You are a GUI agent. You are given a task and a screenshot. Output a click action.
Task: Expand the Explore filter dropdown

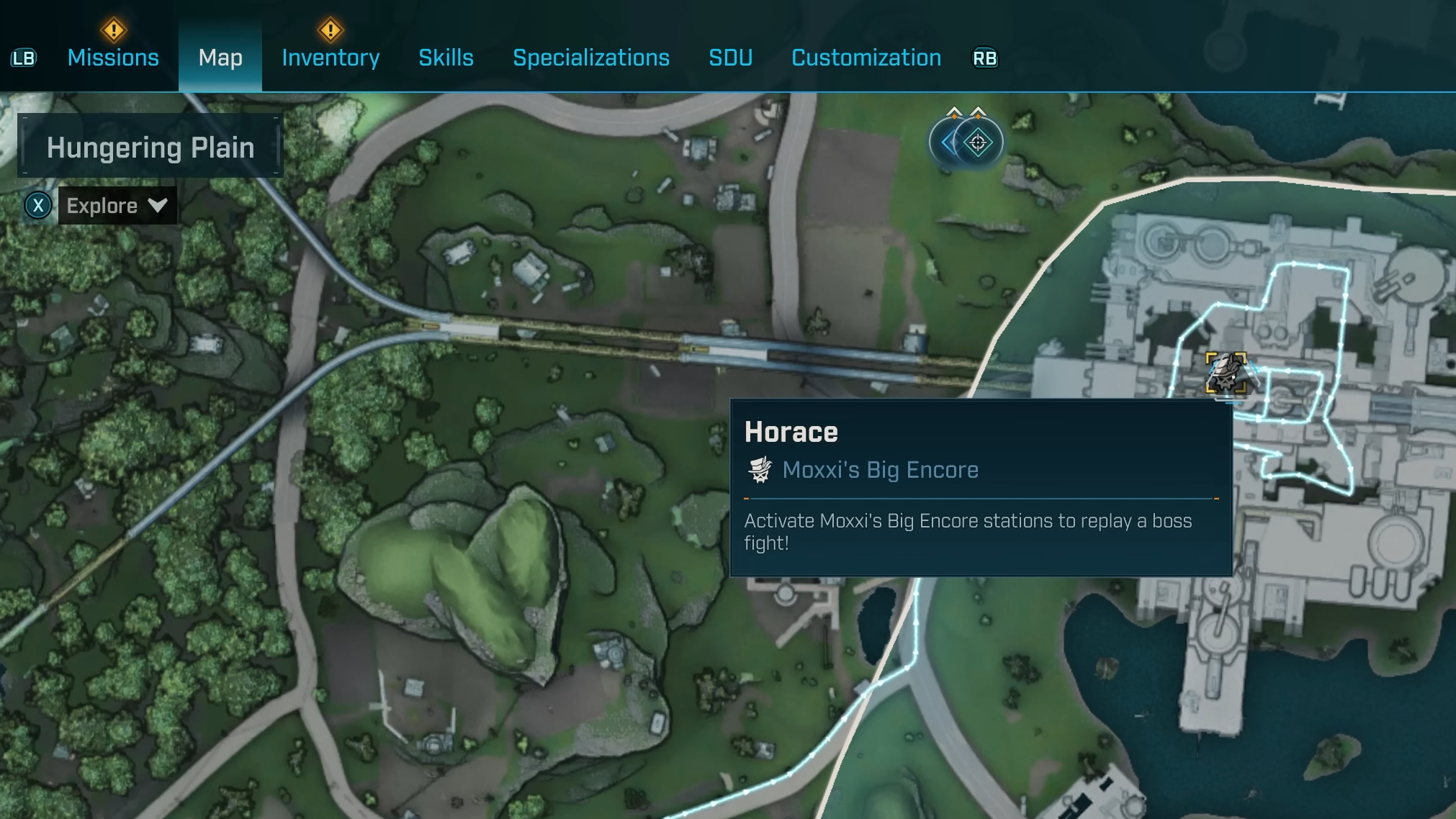[x=117, y=206]
